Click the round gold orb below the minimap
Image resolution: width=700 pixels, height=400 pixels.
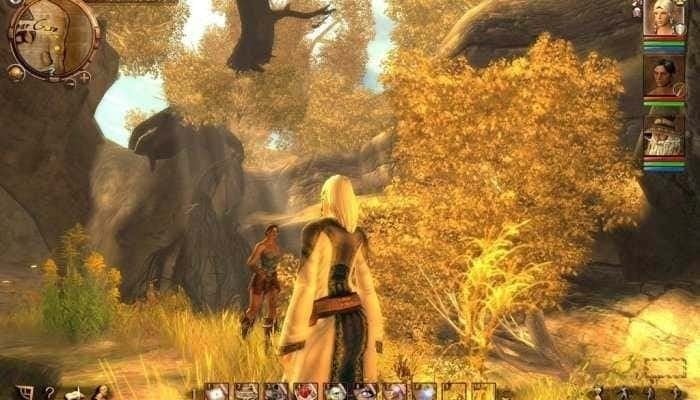[x=15, y=72]
